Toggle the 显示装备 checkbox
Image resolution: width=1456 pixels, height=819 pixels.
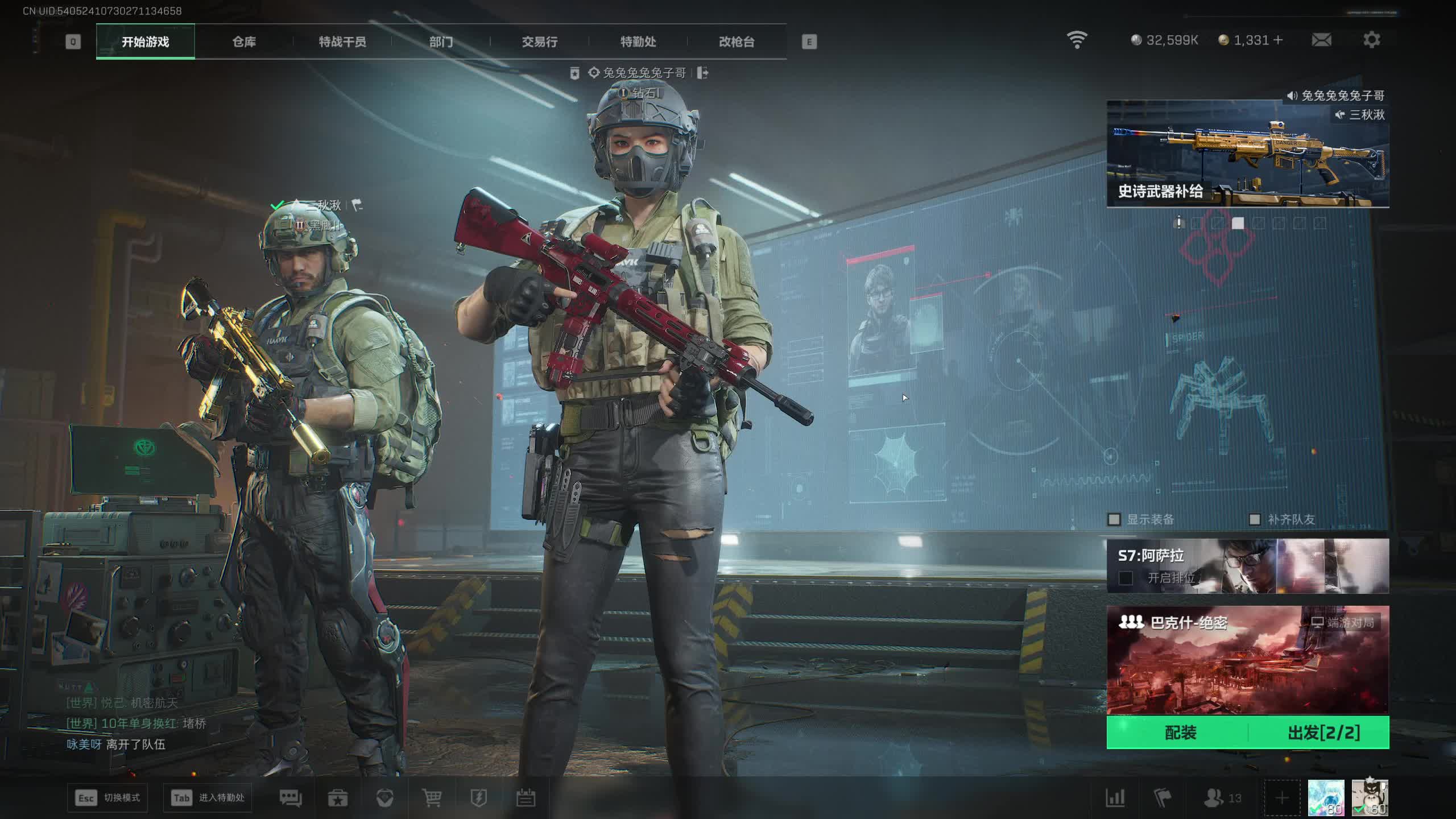[x=1114, y=519]
